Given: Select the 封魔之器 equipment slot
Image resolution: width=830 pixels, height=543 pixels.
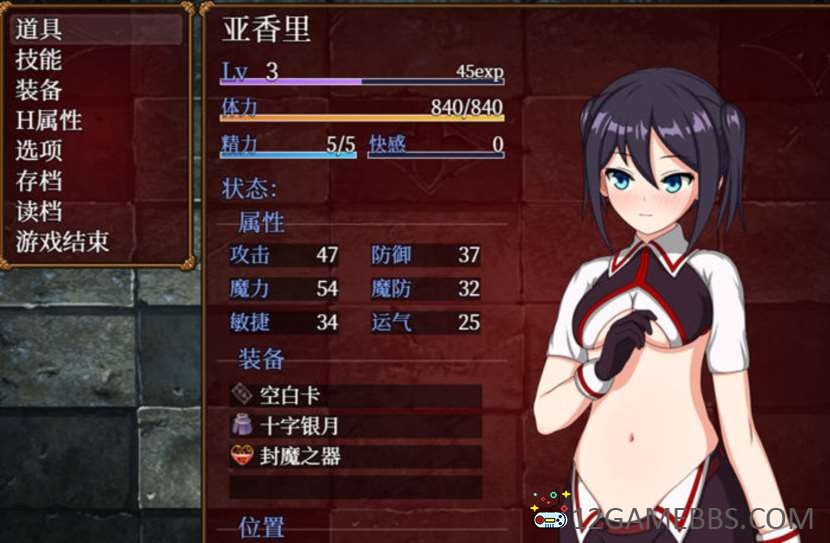Looking at the screenshot, I should click(x=355, y=457).
